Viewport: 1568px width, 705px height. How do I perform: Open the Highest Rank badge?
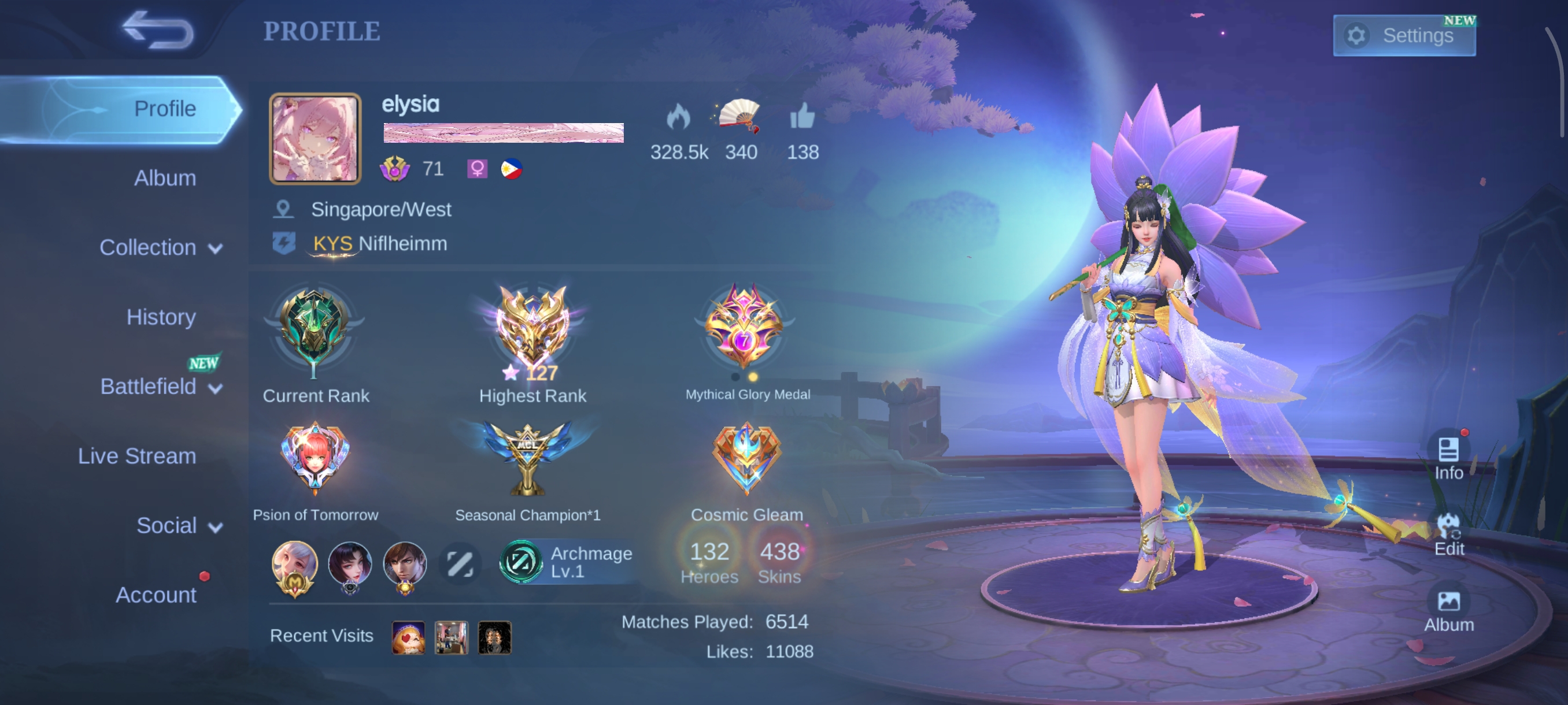pyautogui.click(x=532, y=332)
